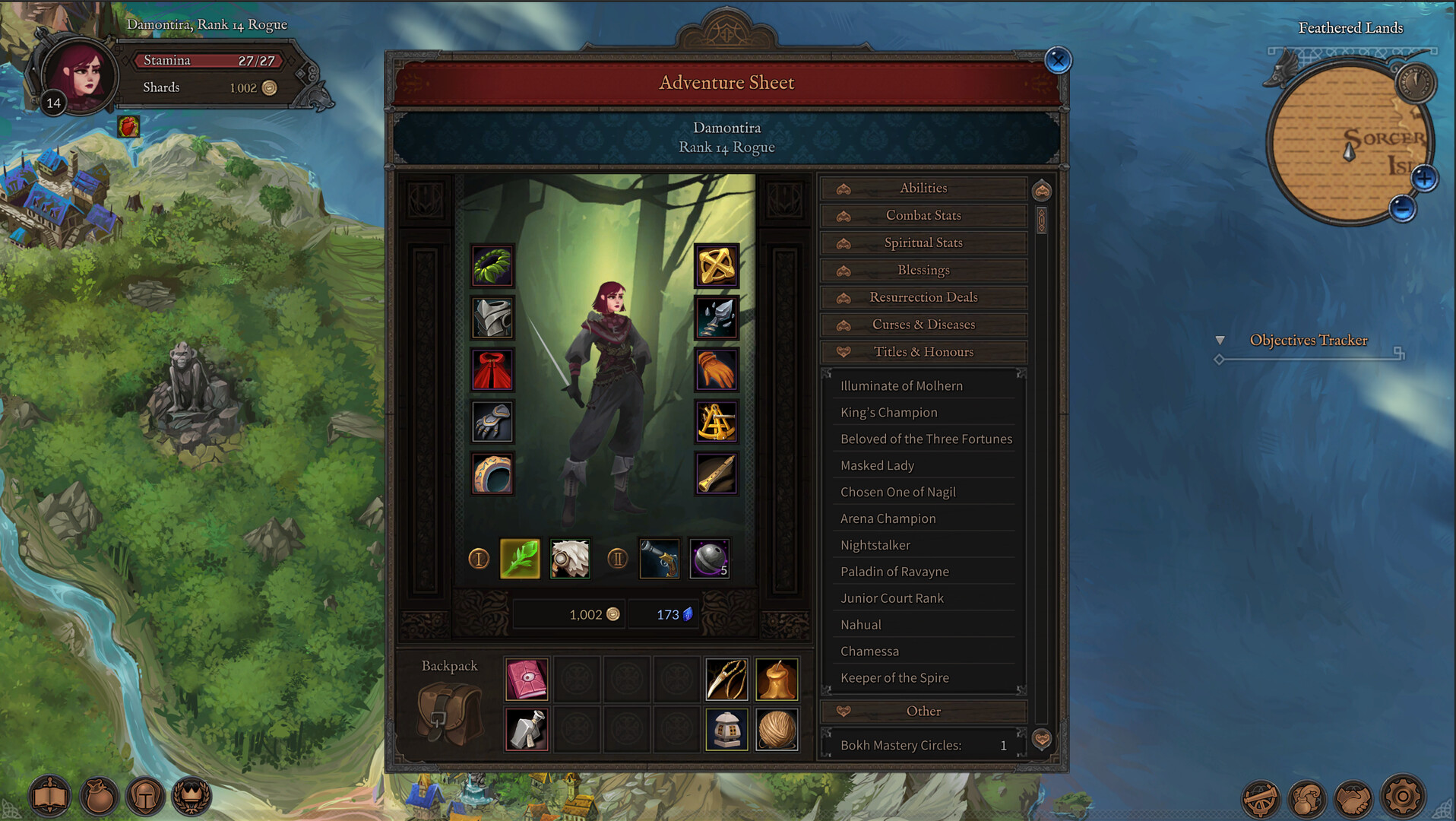Select the pistol in weapon slot II
Viewport: 1456px width, 821px height.
tap(659, 559)
